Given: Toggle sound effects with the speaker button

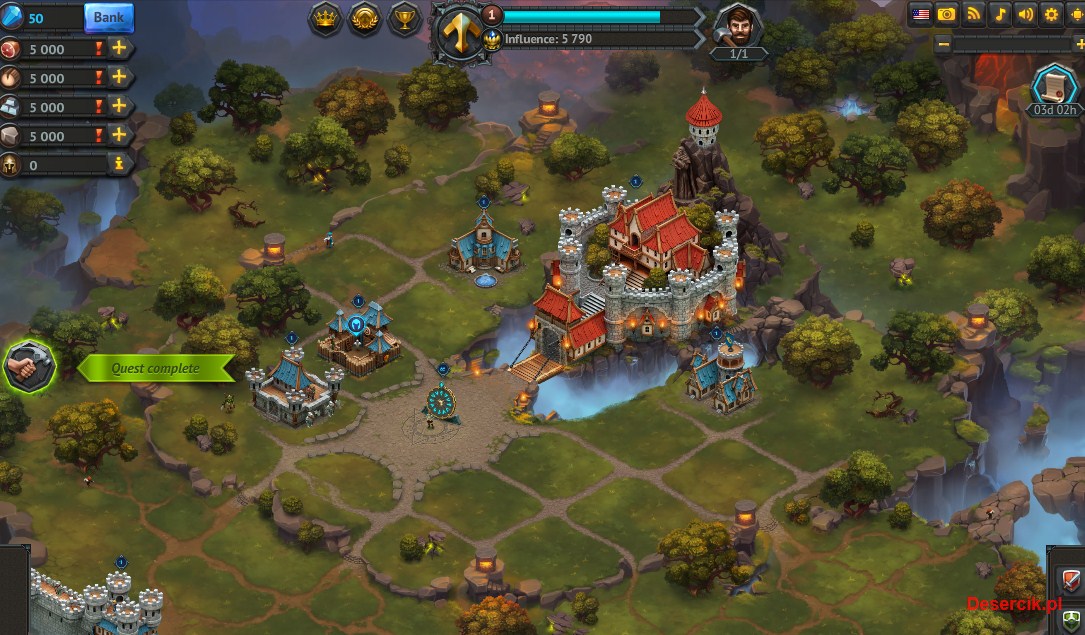Looking at the screenshot, I should coord(1025,14).
